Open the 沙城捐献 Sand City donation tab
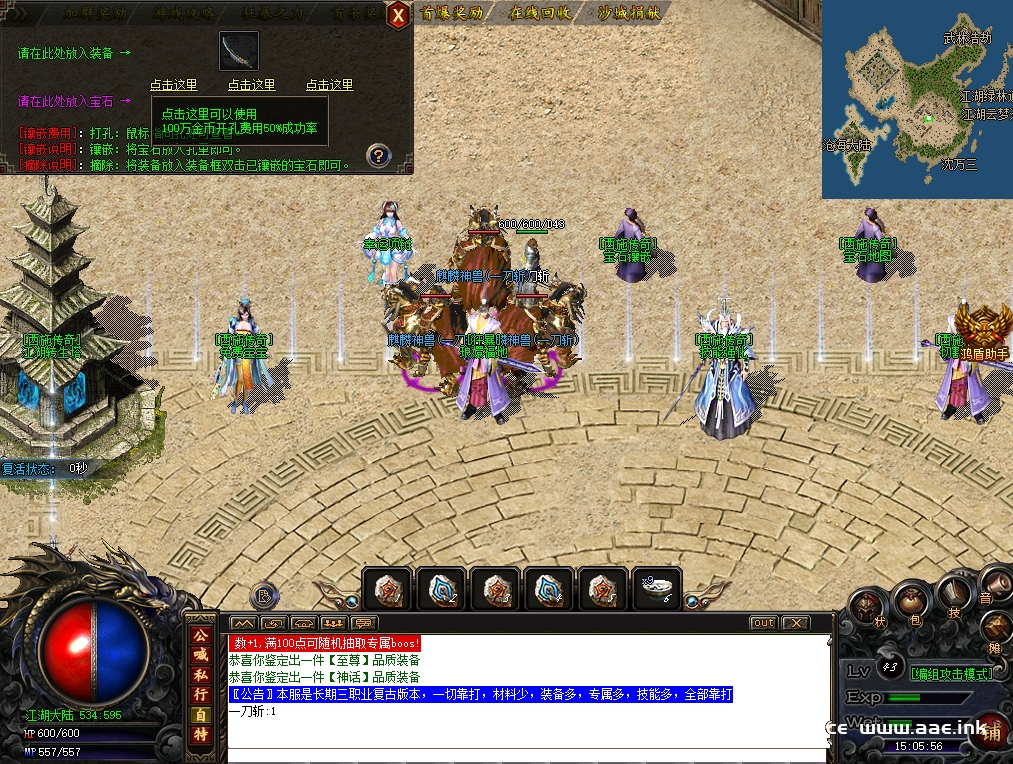This screenshot has width=1013, height=764. tap(629, 13)
